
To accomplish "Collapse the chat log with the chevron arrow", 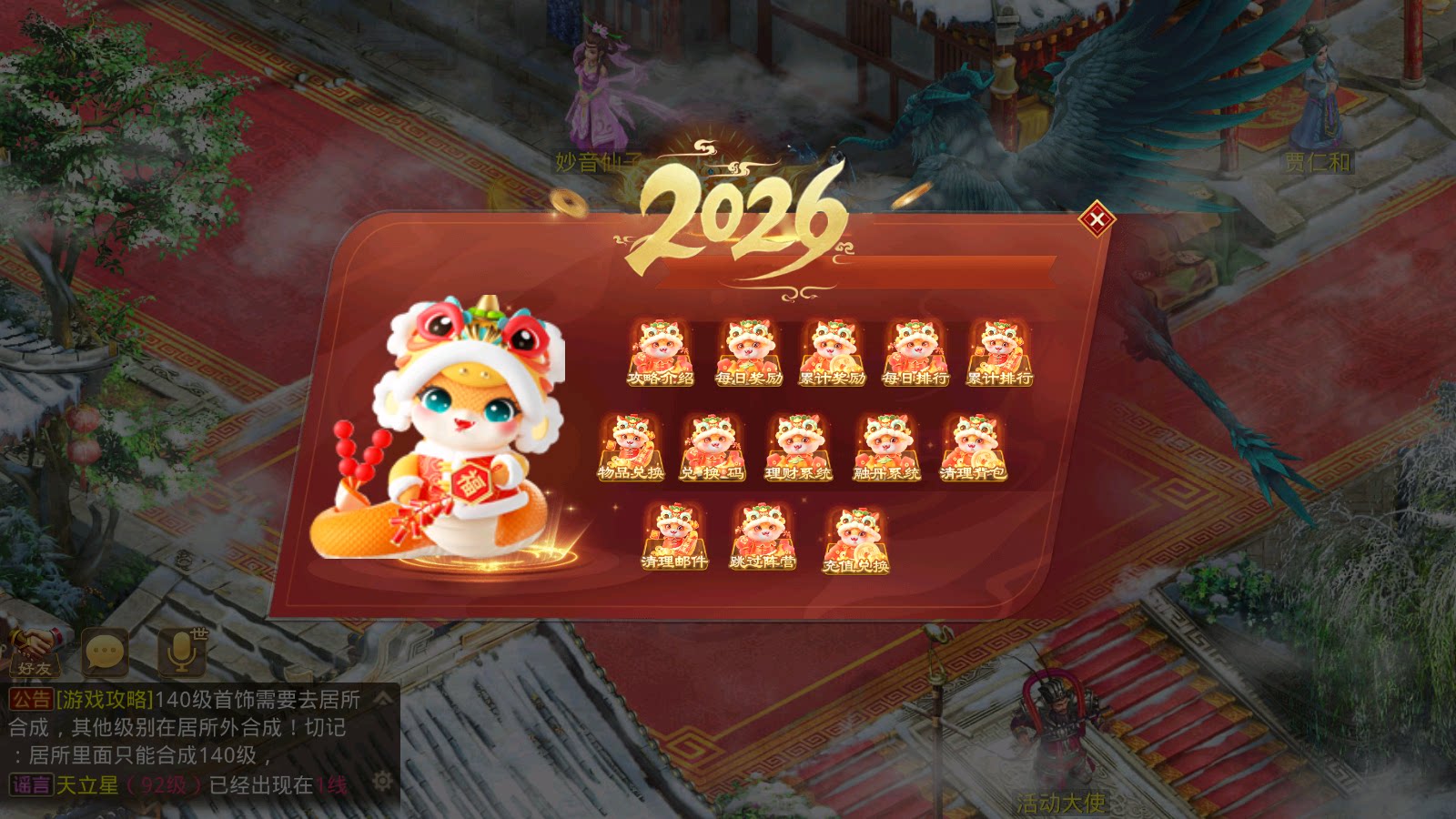I will 381,697.
